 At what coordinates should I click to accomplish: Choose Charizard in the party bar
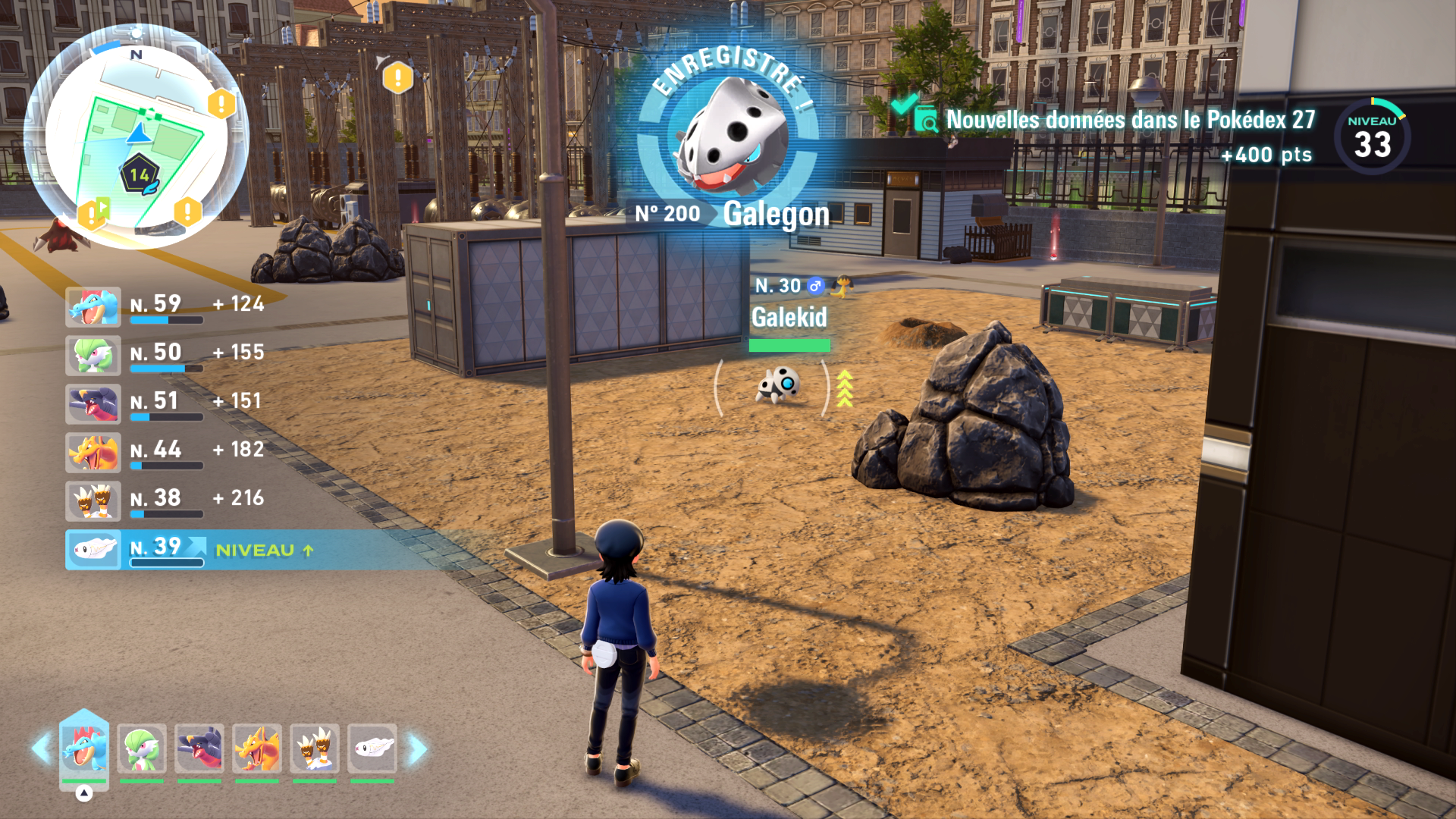(x=257, y=749)
